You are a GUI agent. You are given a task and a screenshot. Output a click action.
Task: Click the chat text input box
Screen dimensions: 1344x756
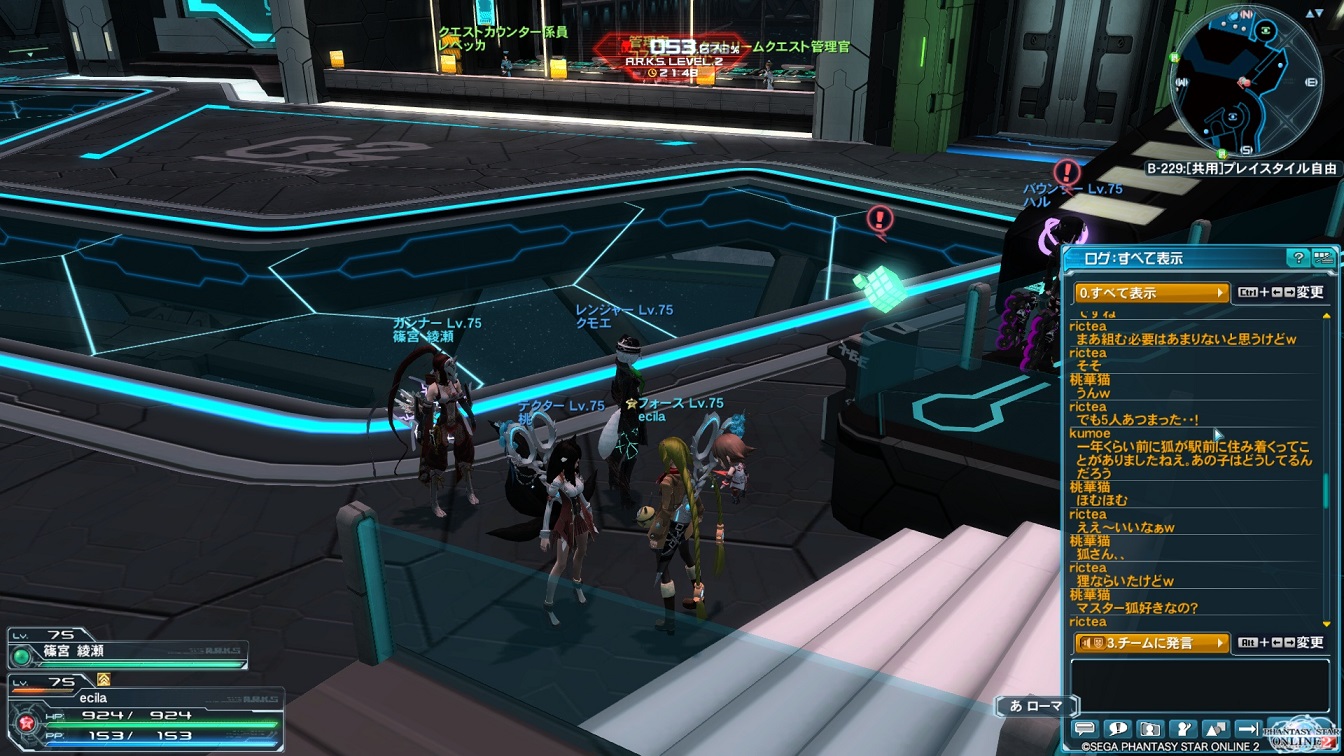point(1200,684)
